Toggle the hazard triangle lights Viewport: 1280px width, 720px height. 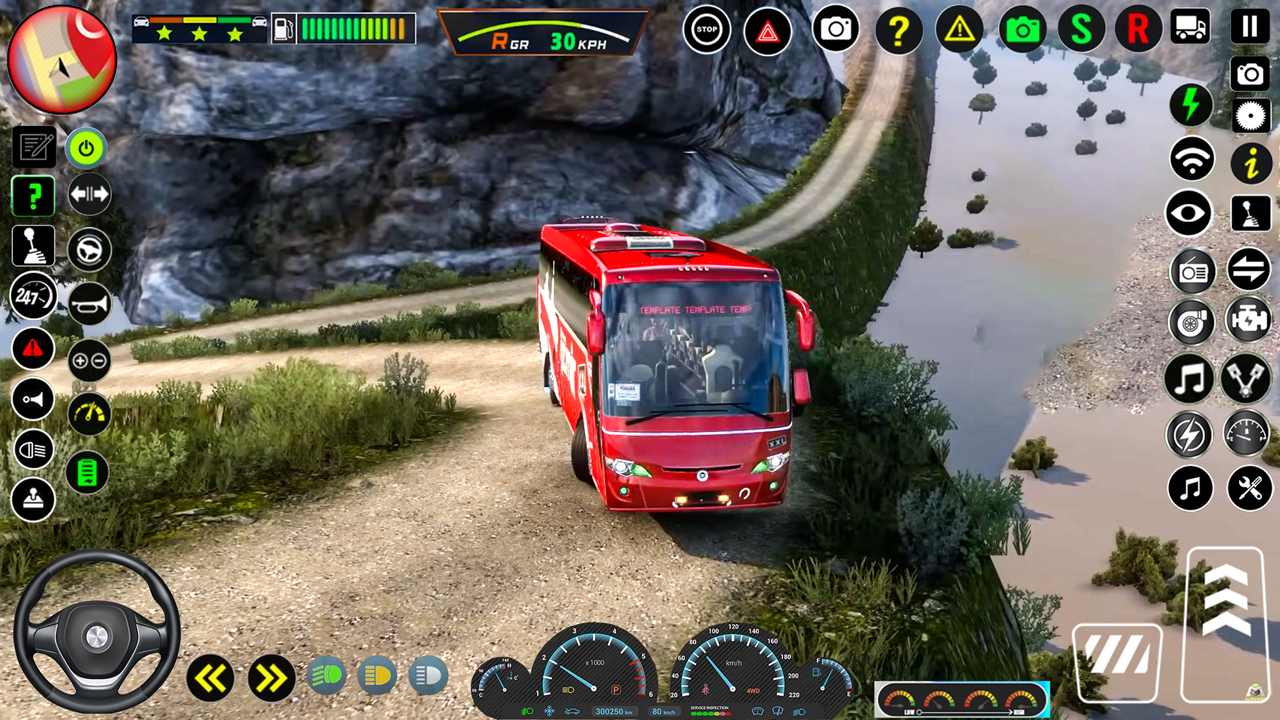point(768,31)
